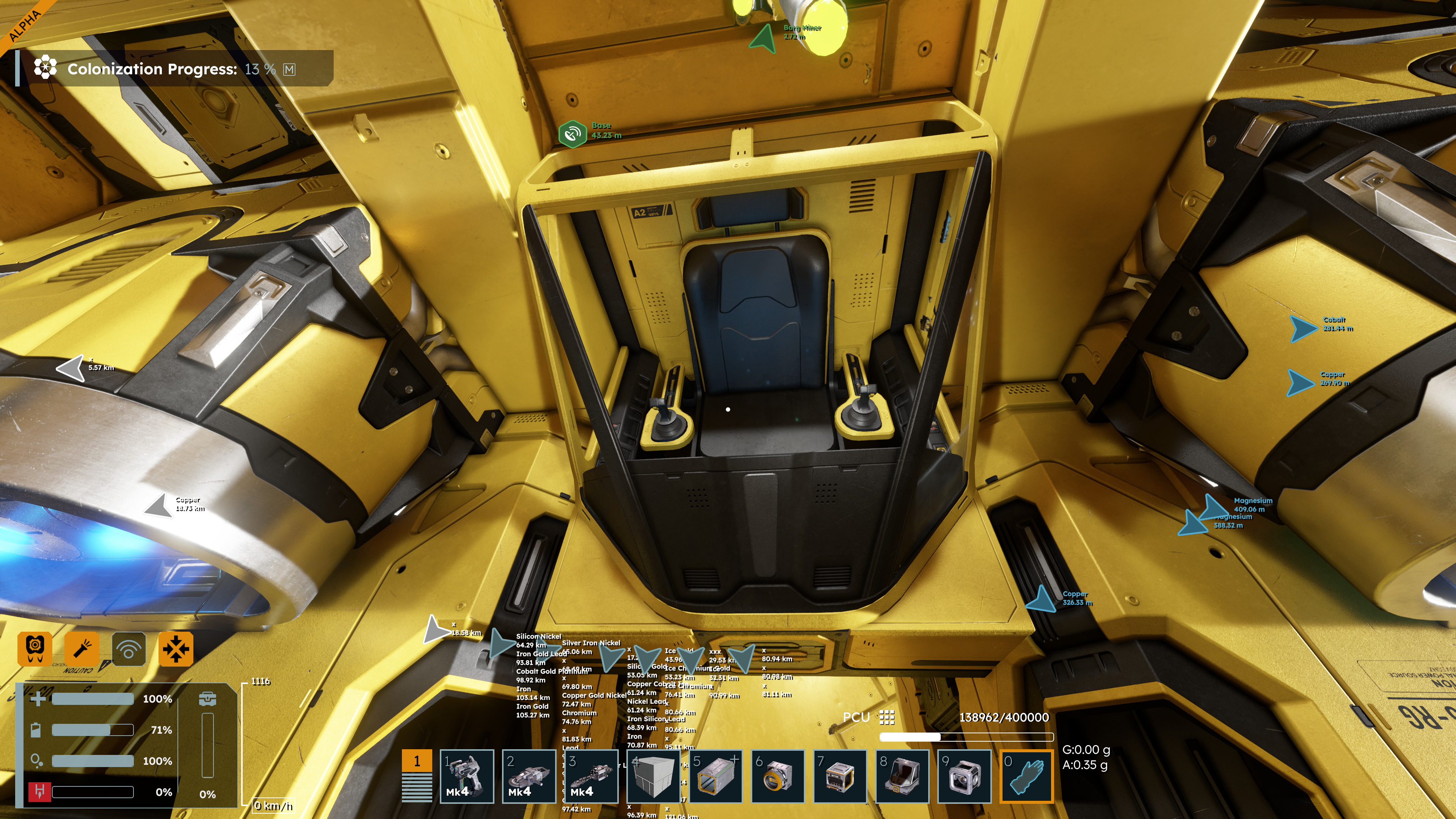Pick the camera block in slot 9

964,775
